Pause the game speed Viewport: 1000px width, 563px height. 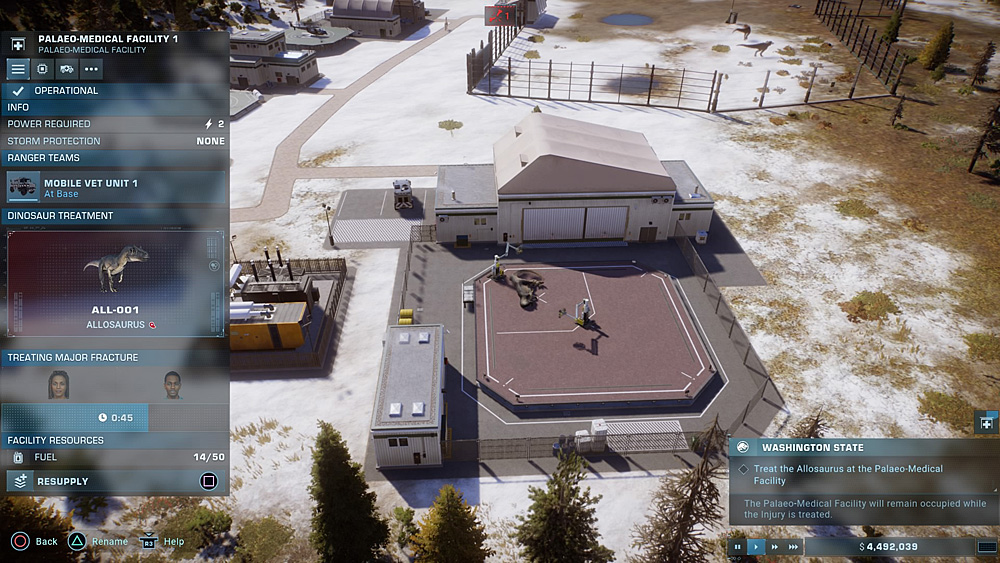(738, 547)
